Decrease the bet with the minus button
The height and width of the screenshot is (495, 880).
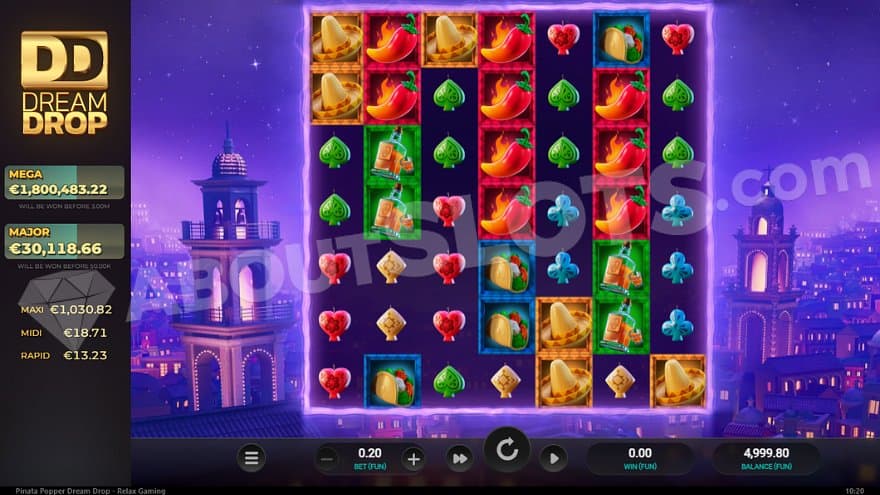(328, 459)
